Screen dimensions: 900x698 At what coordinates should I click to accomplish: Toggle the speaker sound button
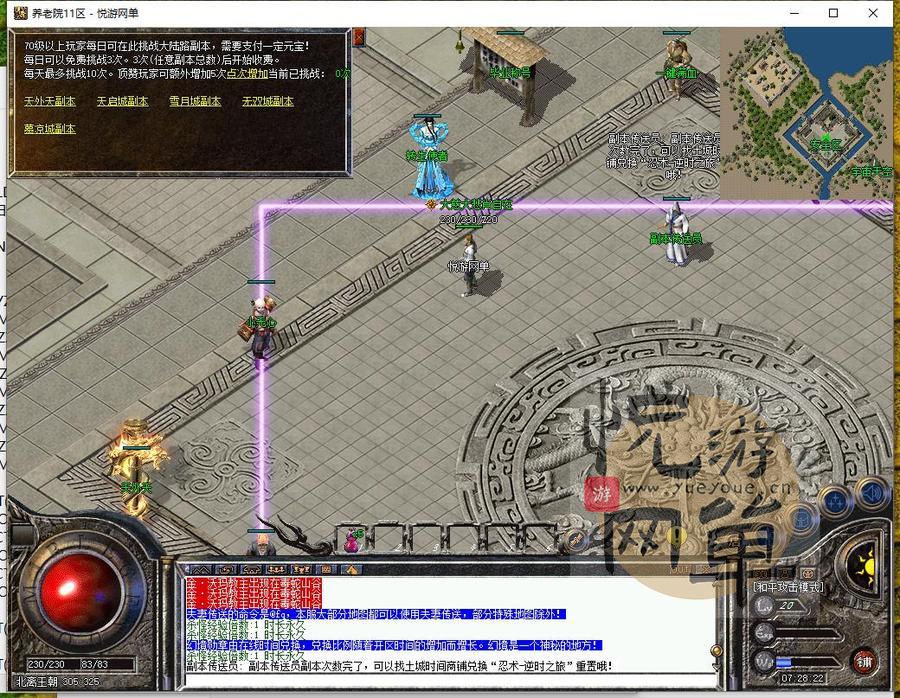872,493
